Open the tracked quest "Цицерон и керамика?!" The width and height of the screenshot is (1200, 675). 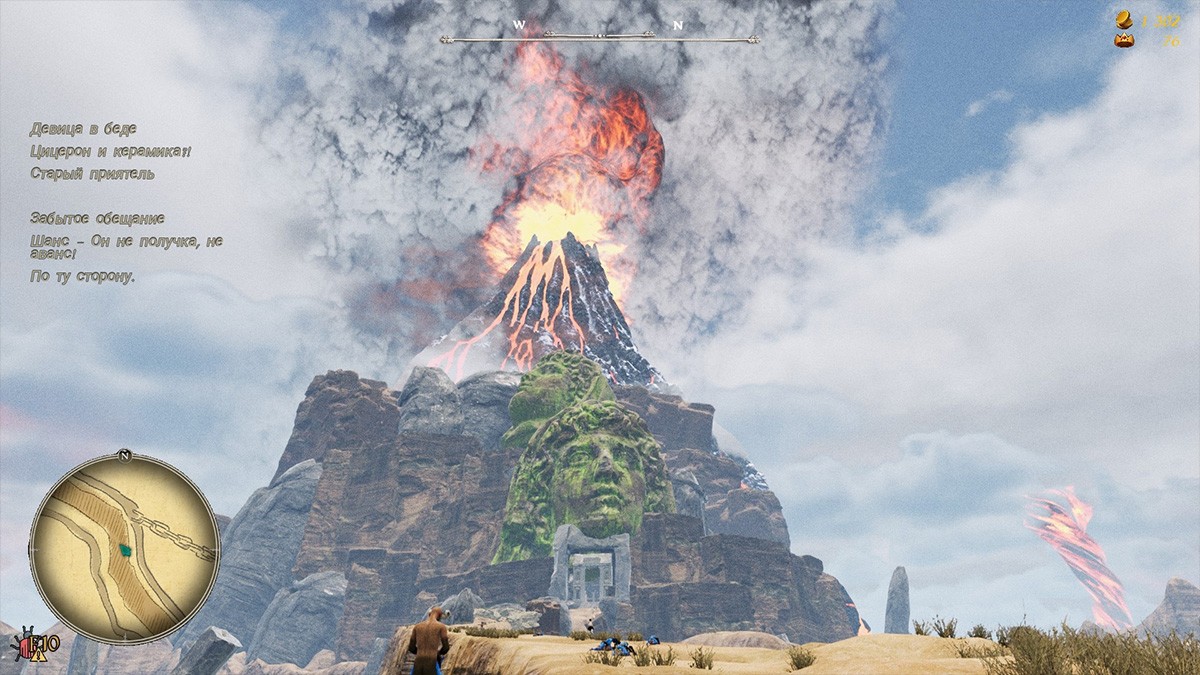click(x=110, y=151)
